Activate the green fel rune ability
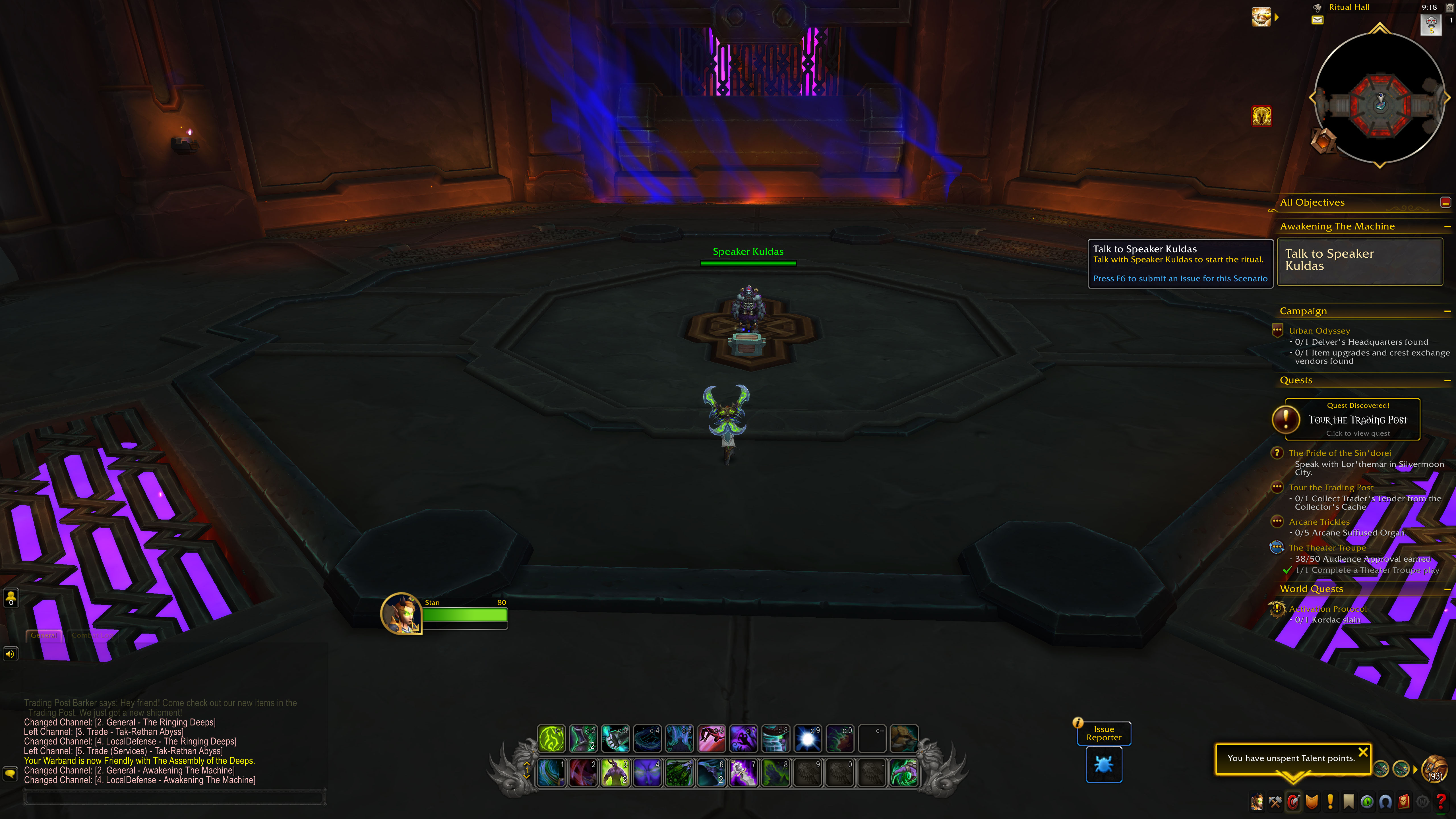 click(551, 739)
